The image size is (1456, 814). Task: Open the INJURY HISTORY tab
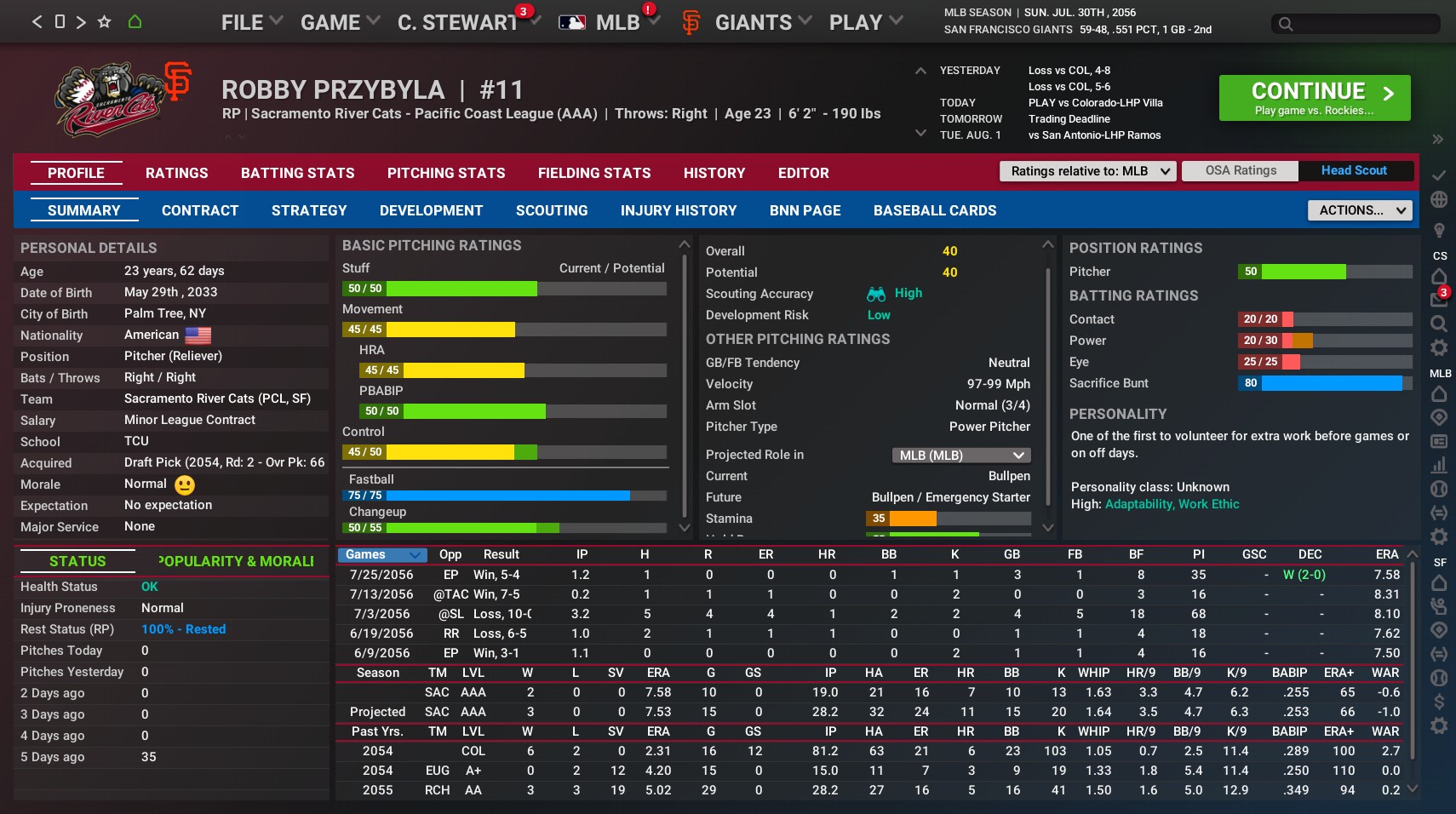click(x=679, y=210)
